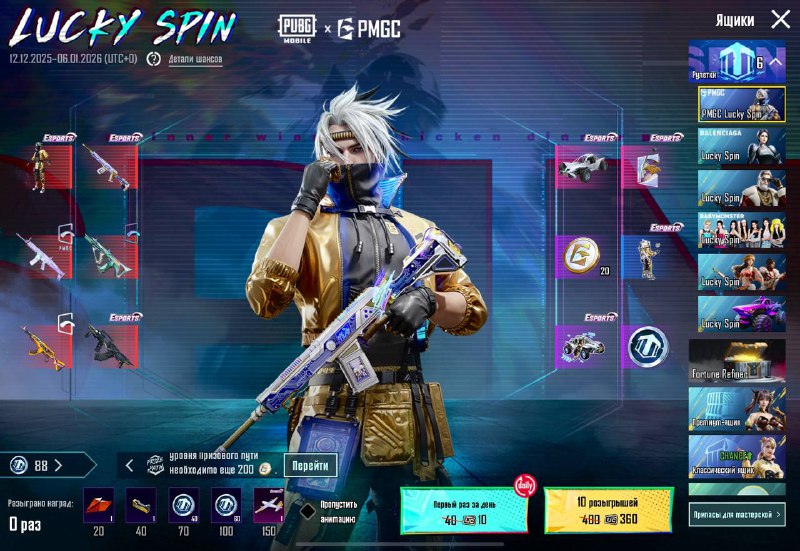View the airplane skin reward at 150 spins
Viewport: 800px width, 551px height.
267,505
